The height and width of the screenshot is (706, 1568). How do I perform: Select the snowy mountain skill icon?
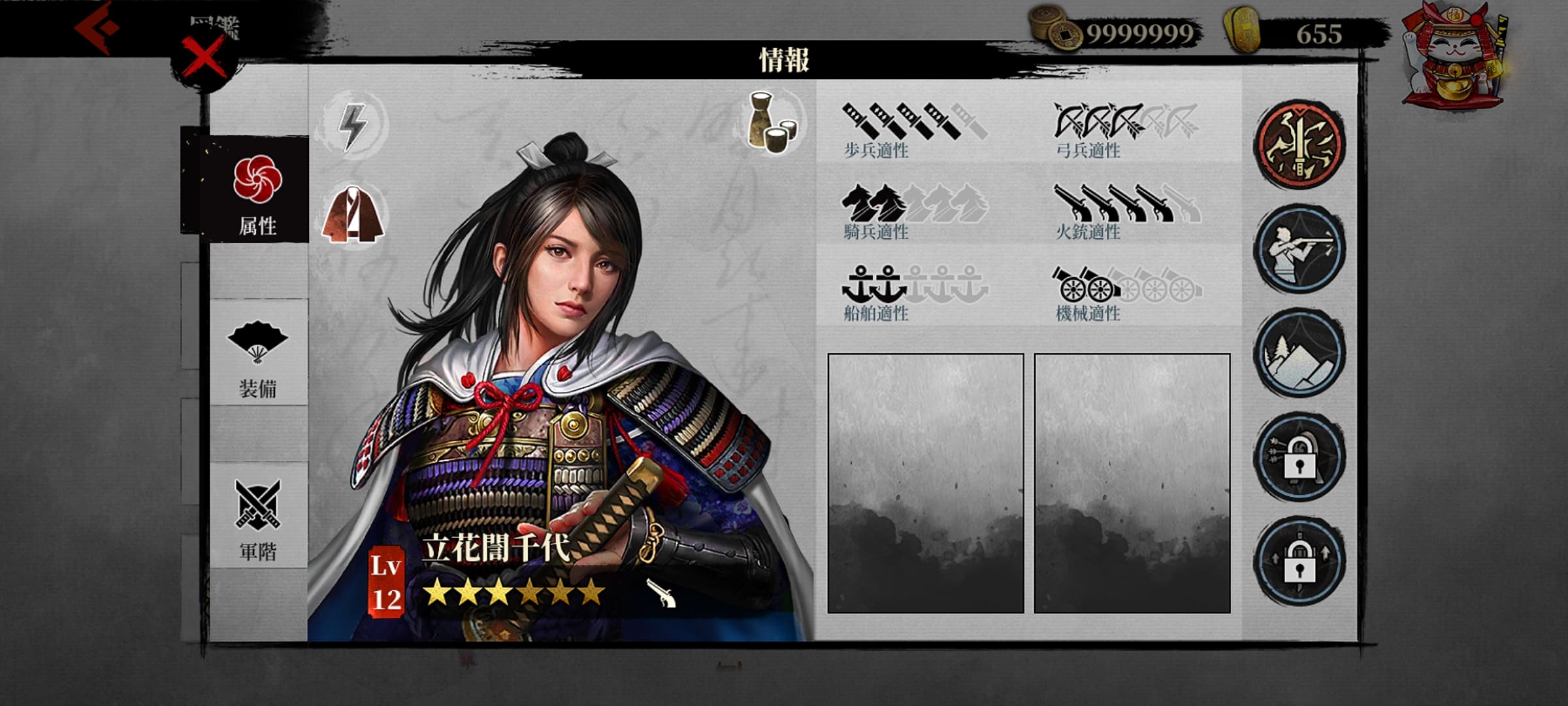[x=1299, y=354]
